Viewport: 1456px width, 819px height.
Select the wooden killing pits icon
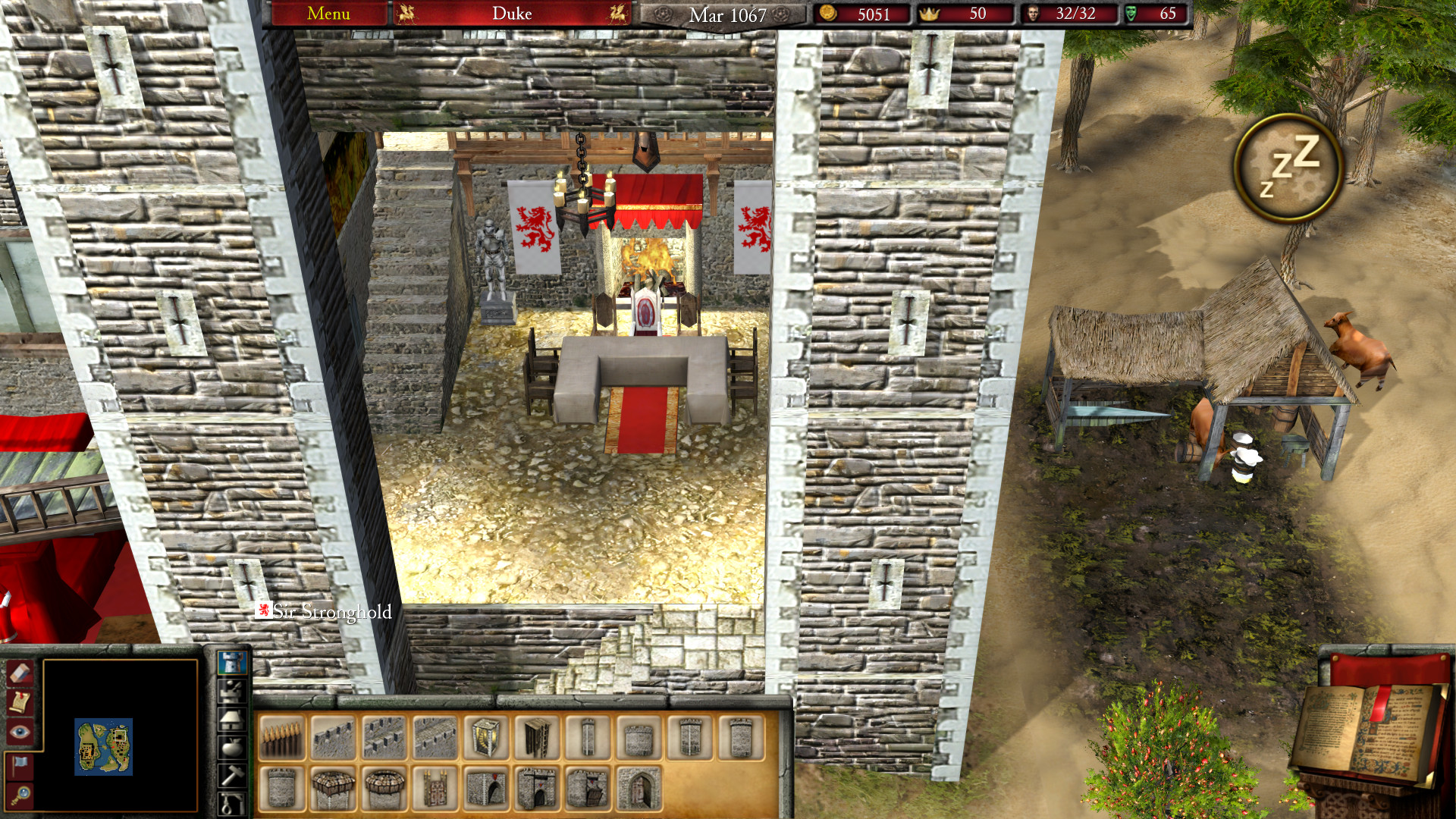coord(281,736)
